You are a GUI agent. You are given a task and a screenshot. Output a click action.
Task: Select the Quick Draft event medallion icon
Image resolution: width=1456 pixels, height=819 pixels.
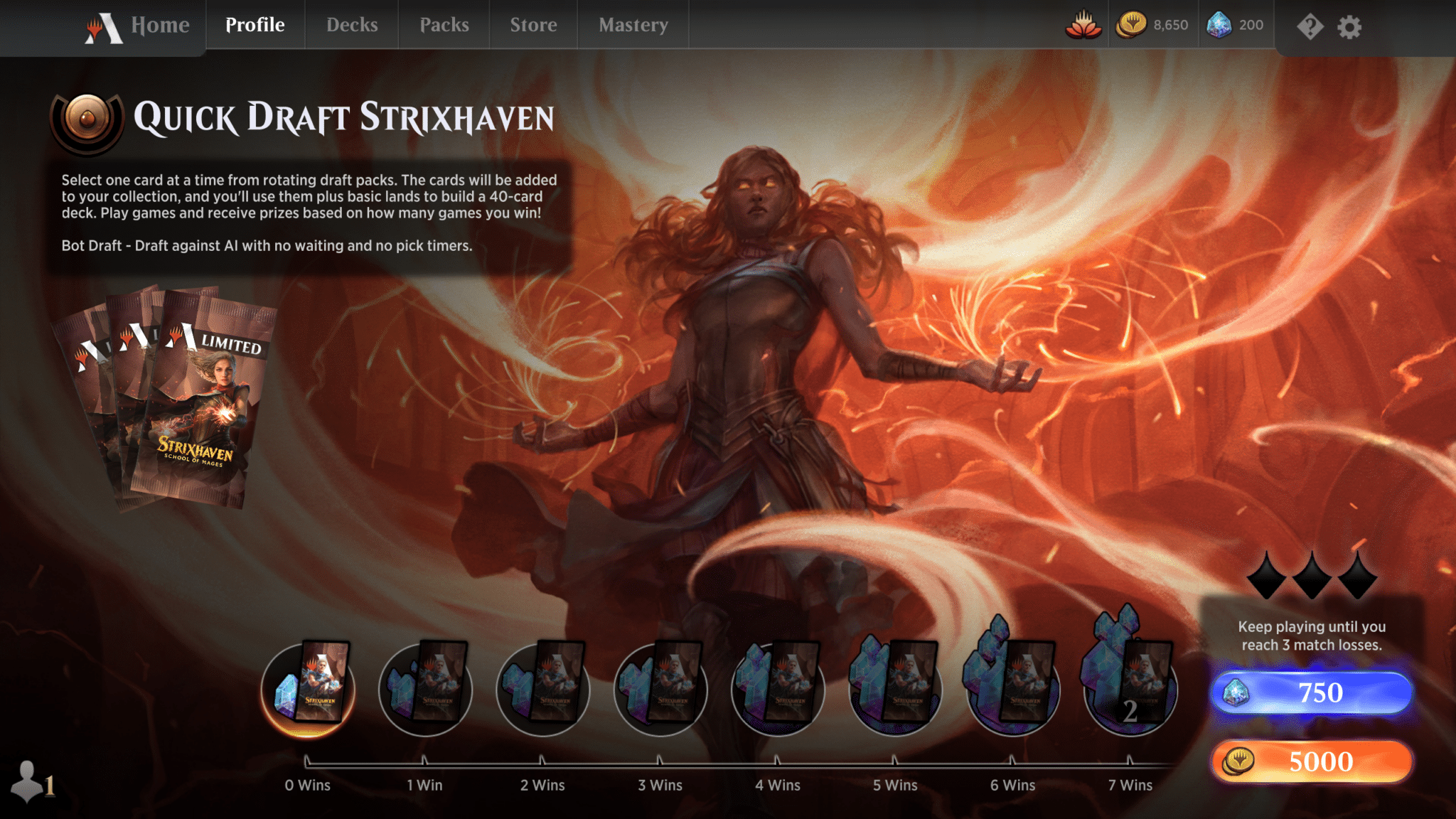(x=87, y=119)
